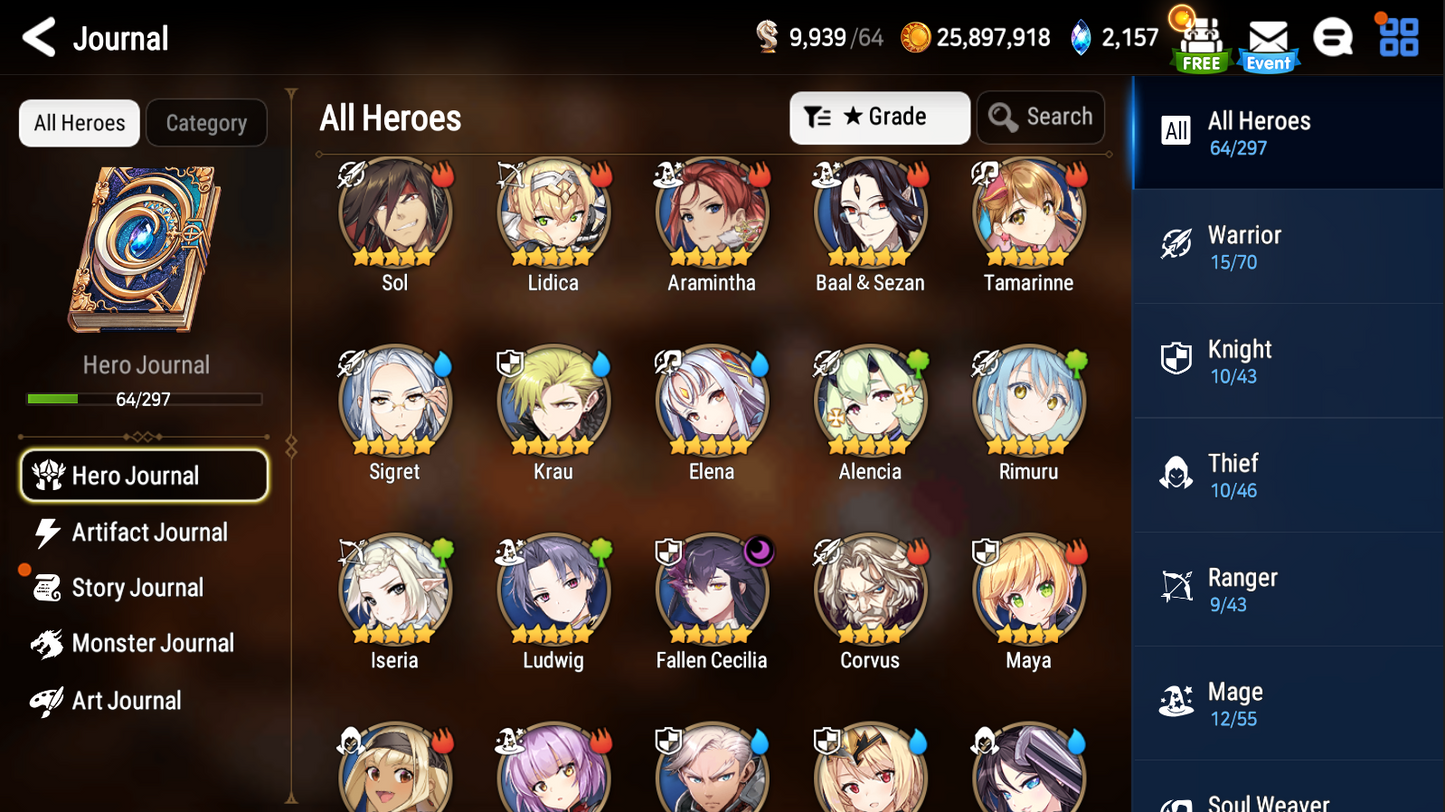
Task: Open the Grade sort dropdown
Action: coord(879,117)
